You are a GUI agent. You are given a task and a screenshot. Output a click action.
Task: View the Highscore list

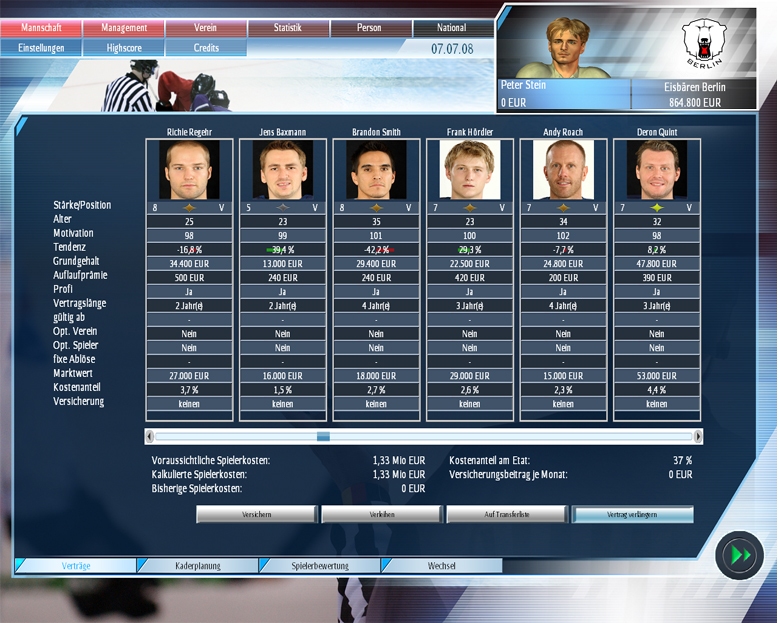coord(123,48)
